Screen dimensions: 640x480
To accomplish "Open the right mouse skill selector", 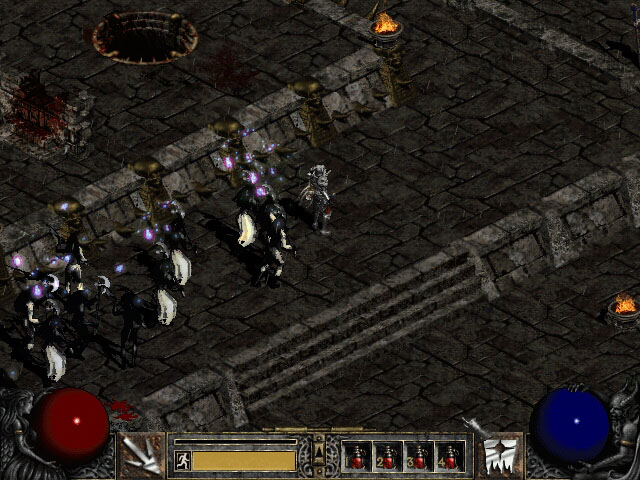I will coord(502,456).
